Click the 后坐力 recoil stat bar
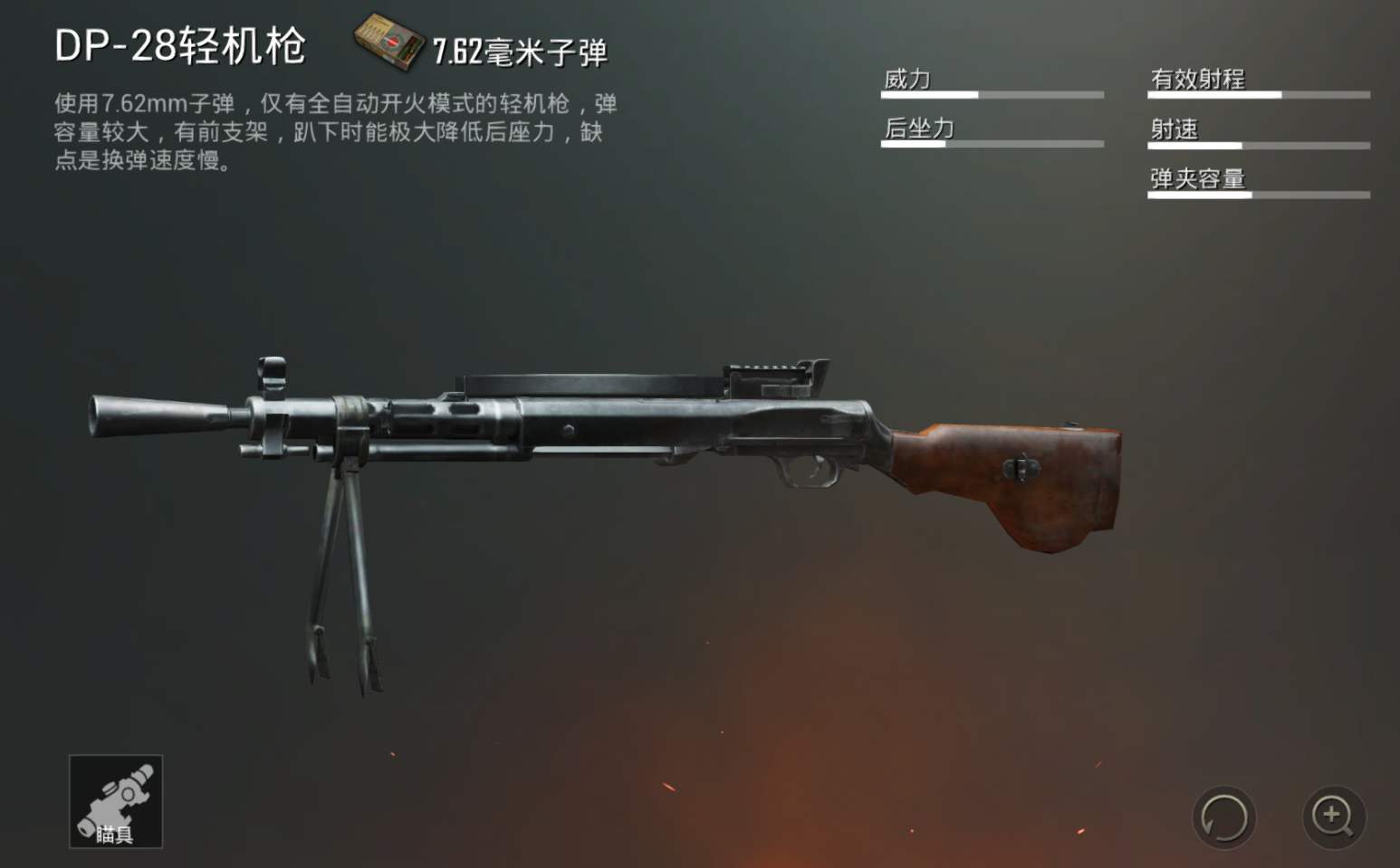 (x=992, y=143)
